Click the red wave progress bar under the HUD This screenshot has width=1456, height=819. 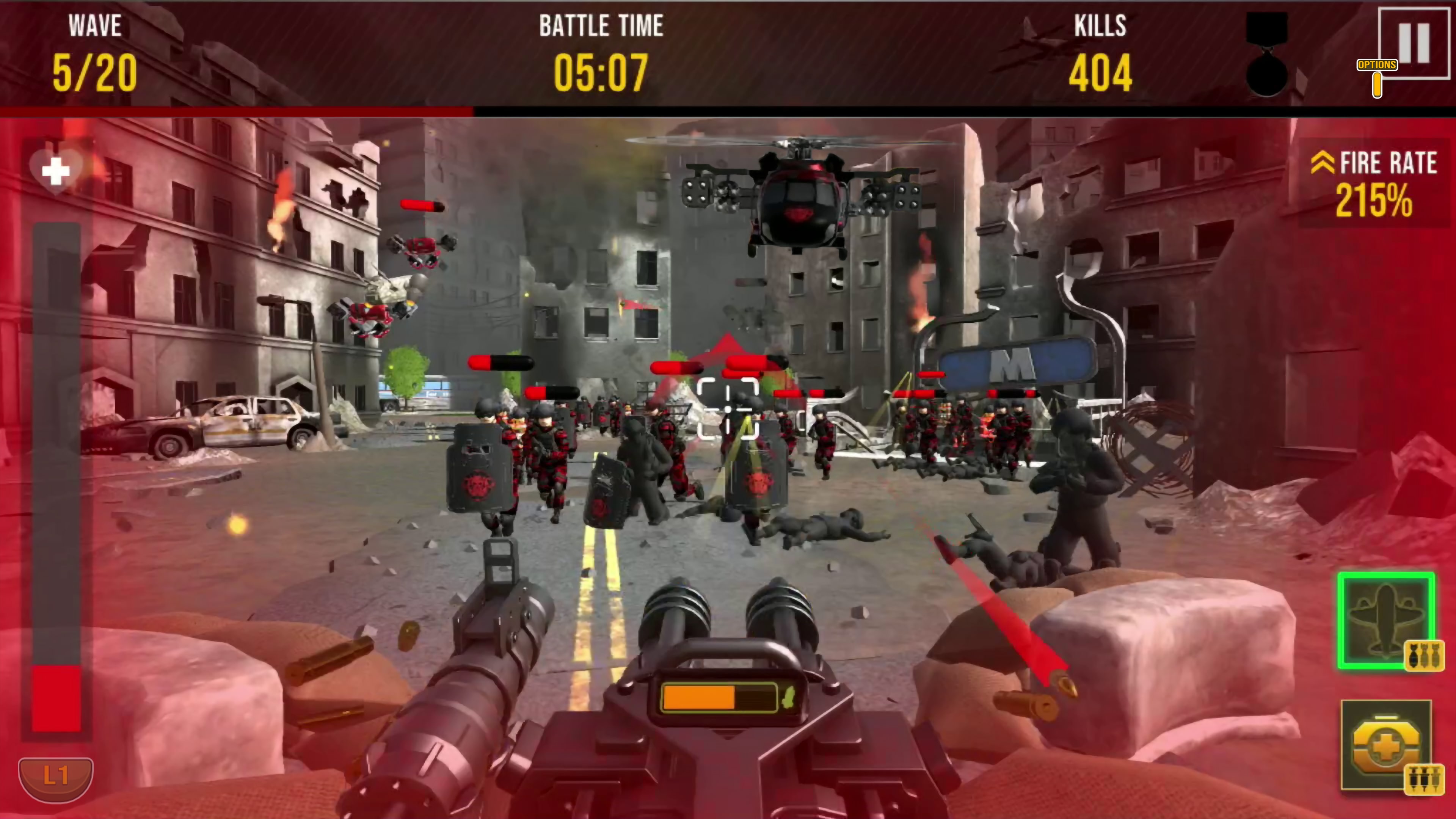coord(237,111)
